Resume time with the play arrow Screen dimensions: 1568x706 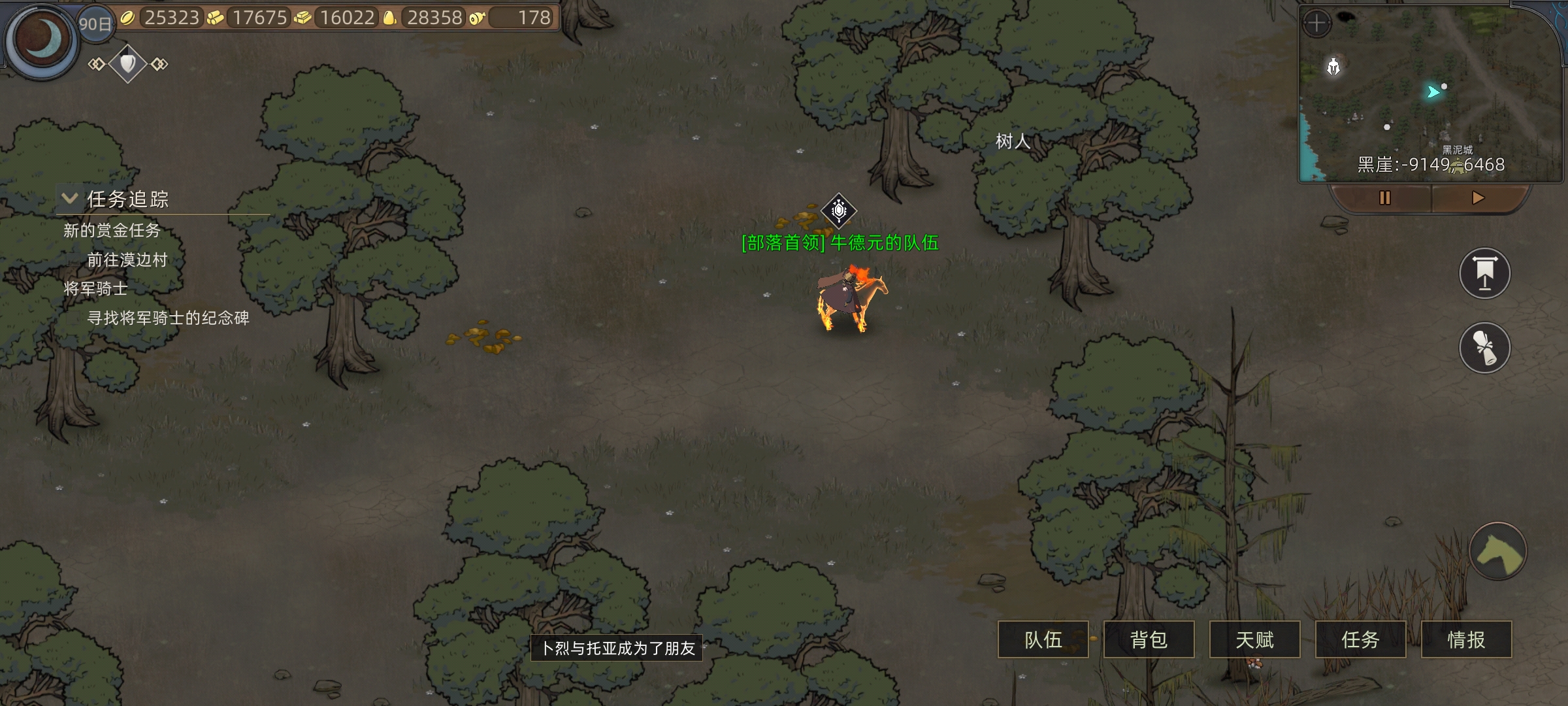[1478, 198]
